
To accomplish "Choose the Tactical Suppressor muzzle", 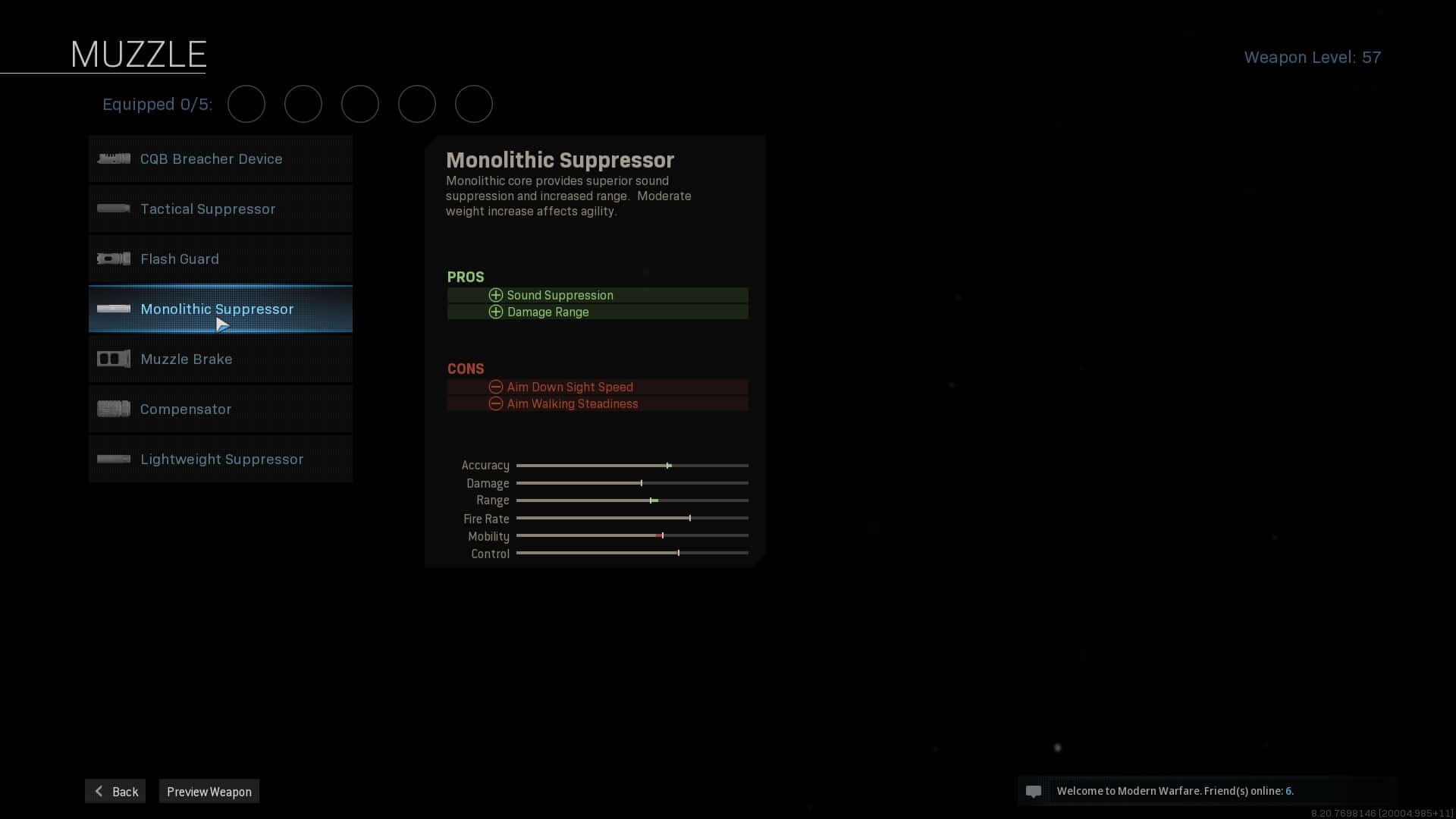I will pyautogui.click(x=220, y=209).
